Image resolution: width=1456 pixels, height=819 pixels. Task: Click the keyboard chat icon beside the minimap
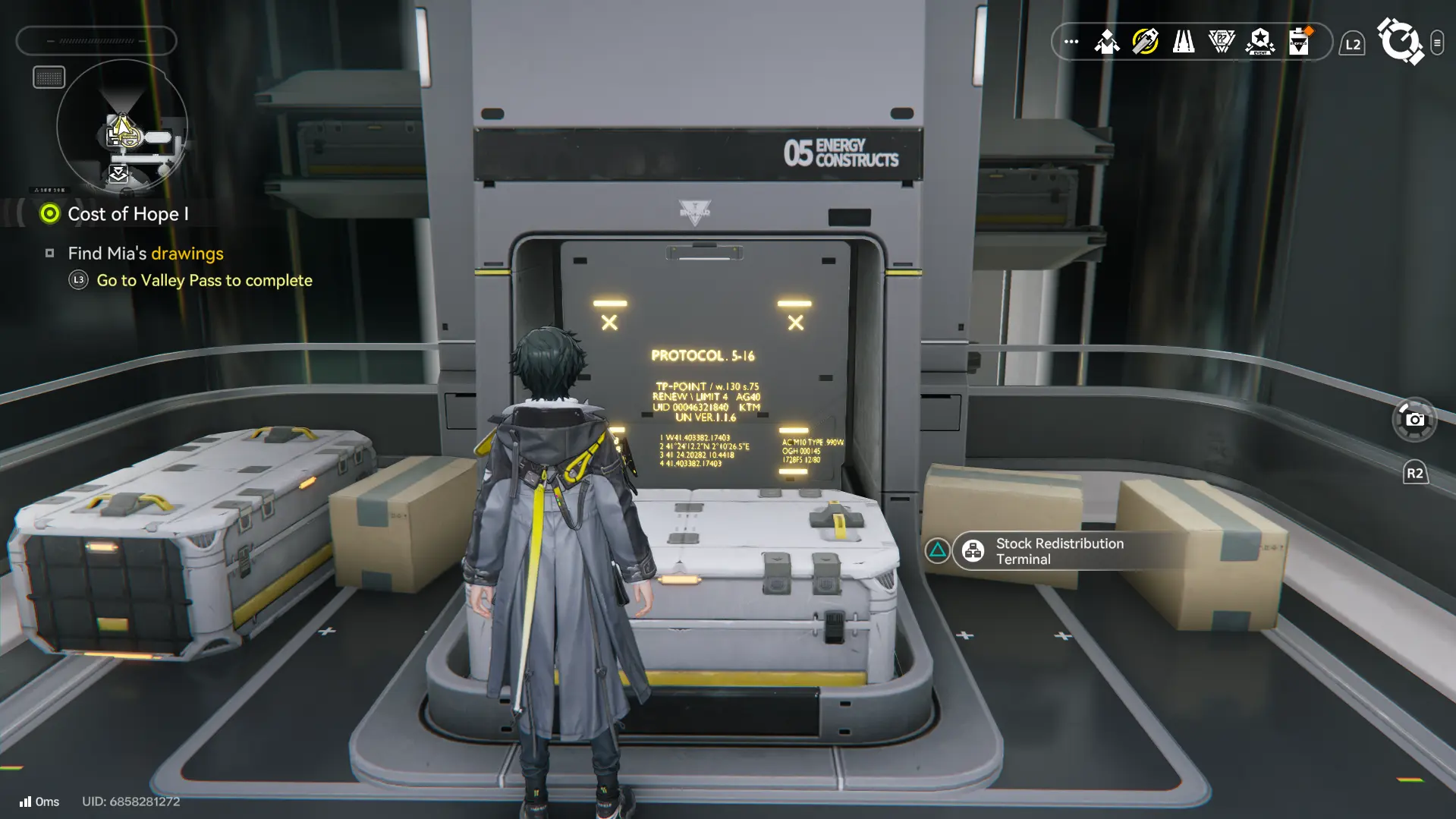point(49,77)
